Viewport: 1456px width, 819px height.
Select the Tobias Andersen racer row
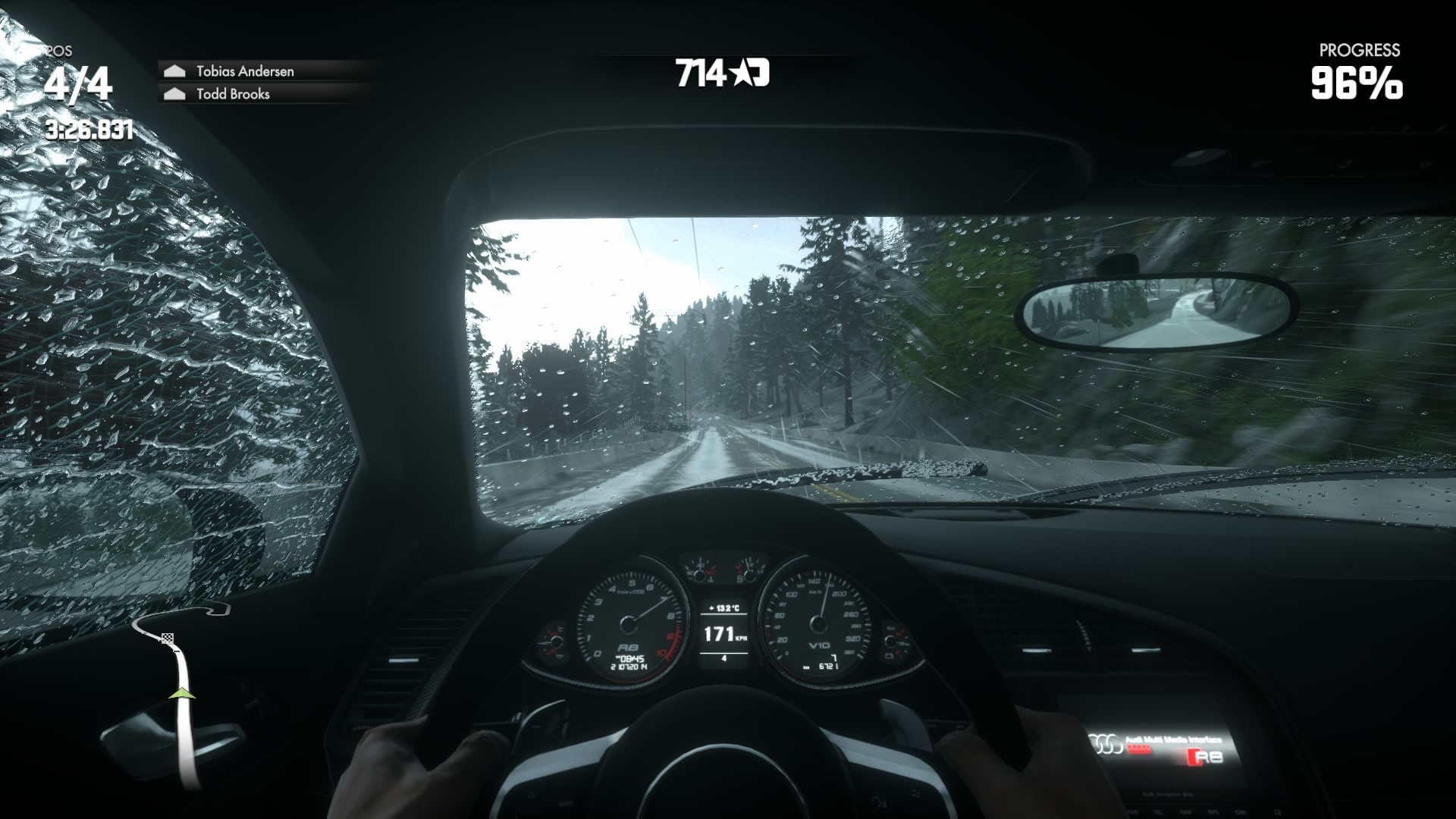coord(244,71)
